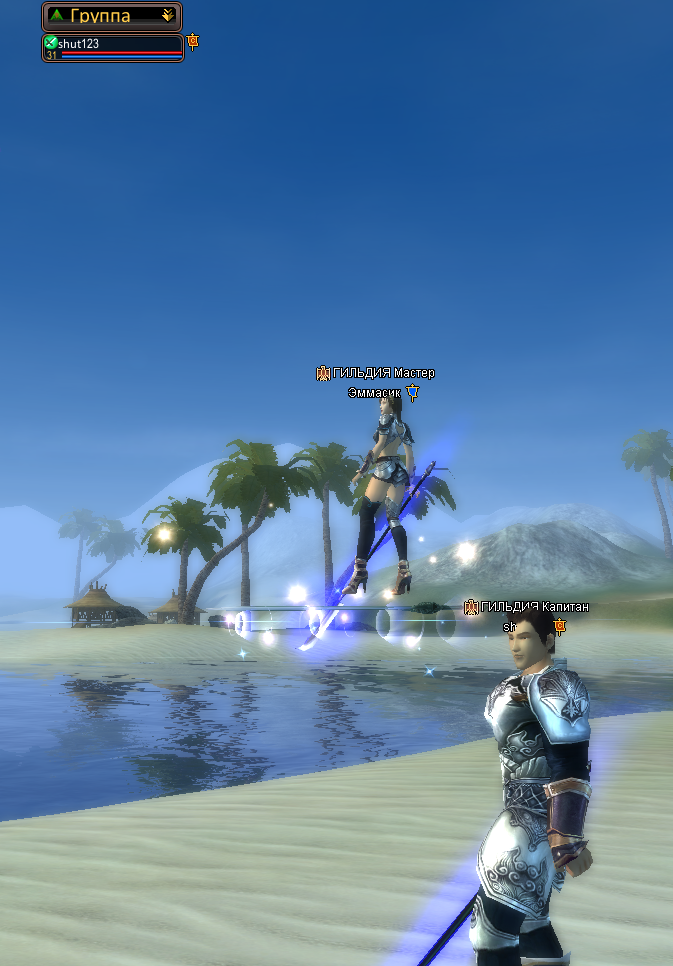Click the banner icon beside shut123's party frame
Viewport: 673px width, 966px height.
click(x=193, y=42)
